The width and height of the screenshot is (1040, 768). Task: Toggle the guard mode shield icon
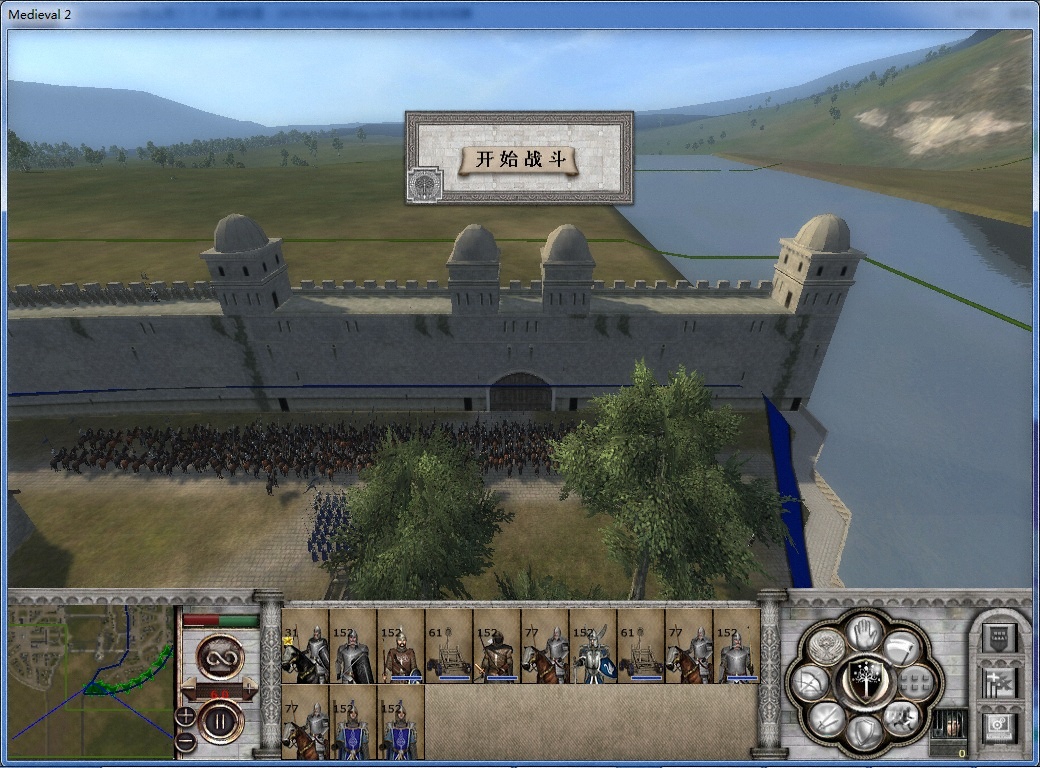[x=862, y=732]
